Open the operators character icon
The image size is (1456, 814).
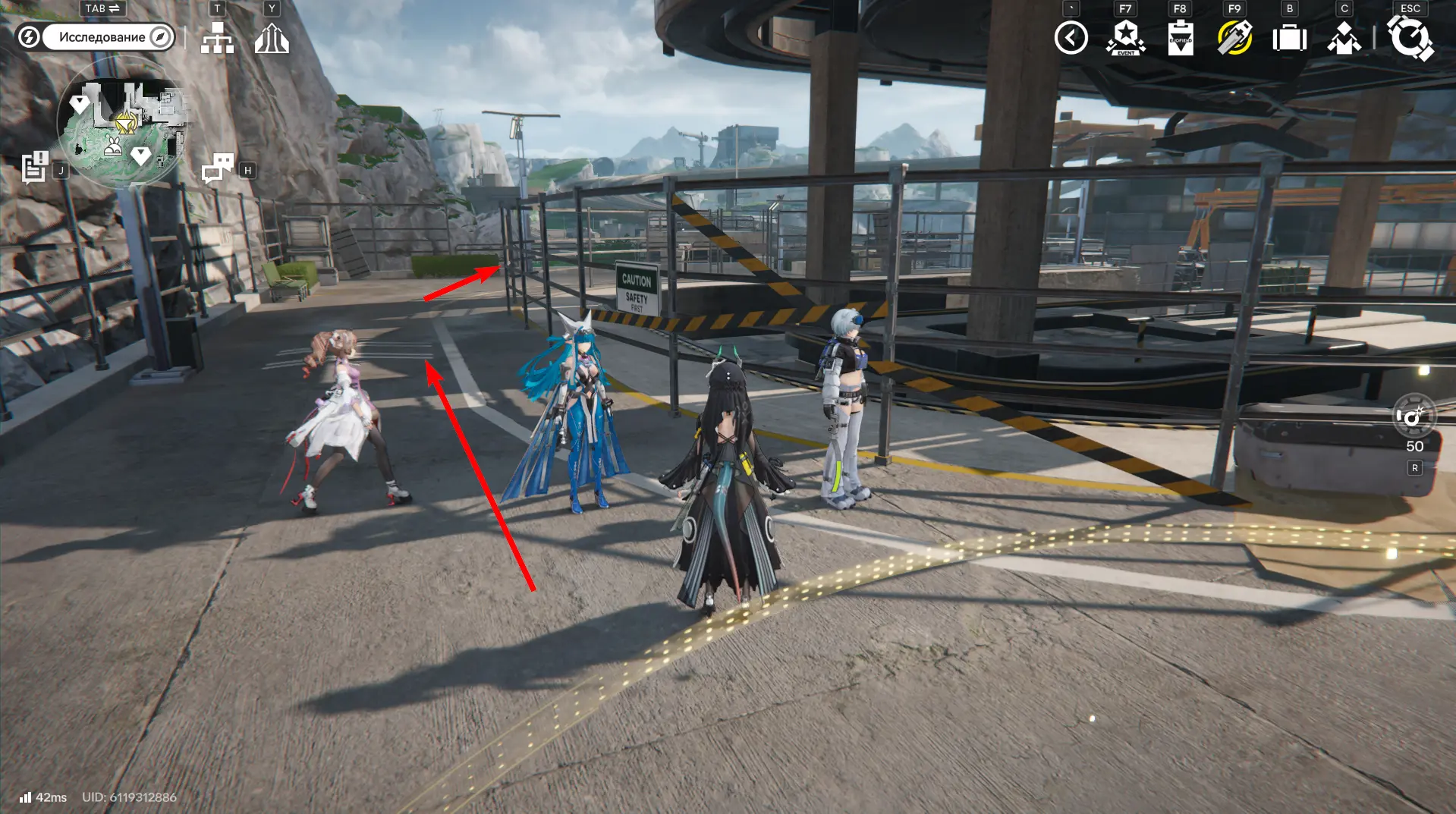[x=1344, y=38]
